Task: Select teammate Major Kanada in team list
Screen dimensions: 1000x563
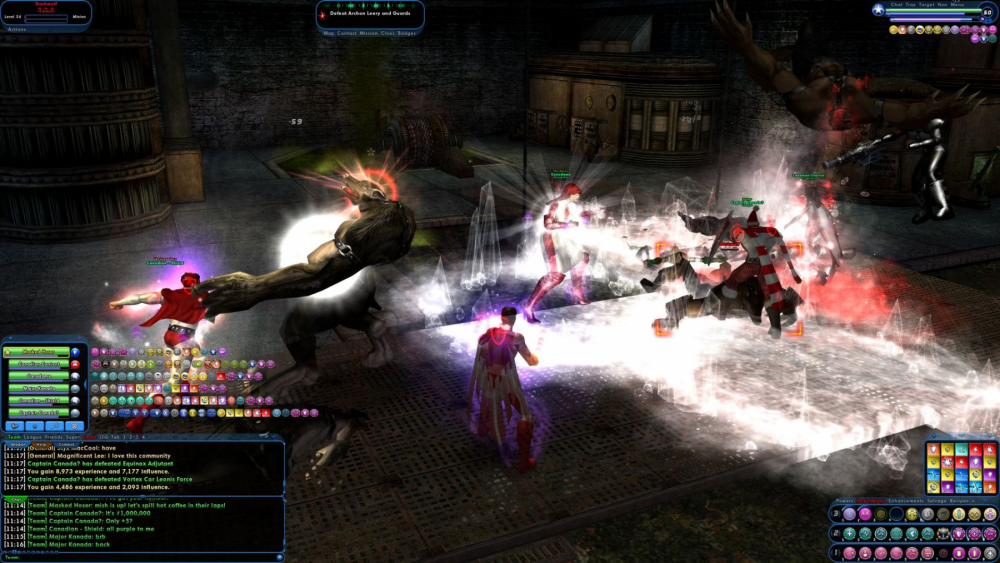Action: (x=40, y=388)
